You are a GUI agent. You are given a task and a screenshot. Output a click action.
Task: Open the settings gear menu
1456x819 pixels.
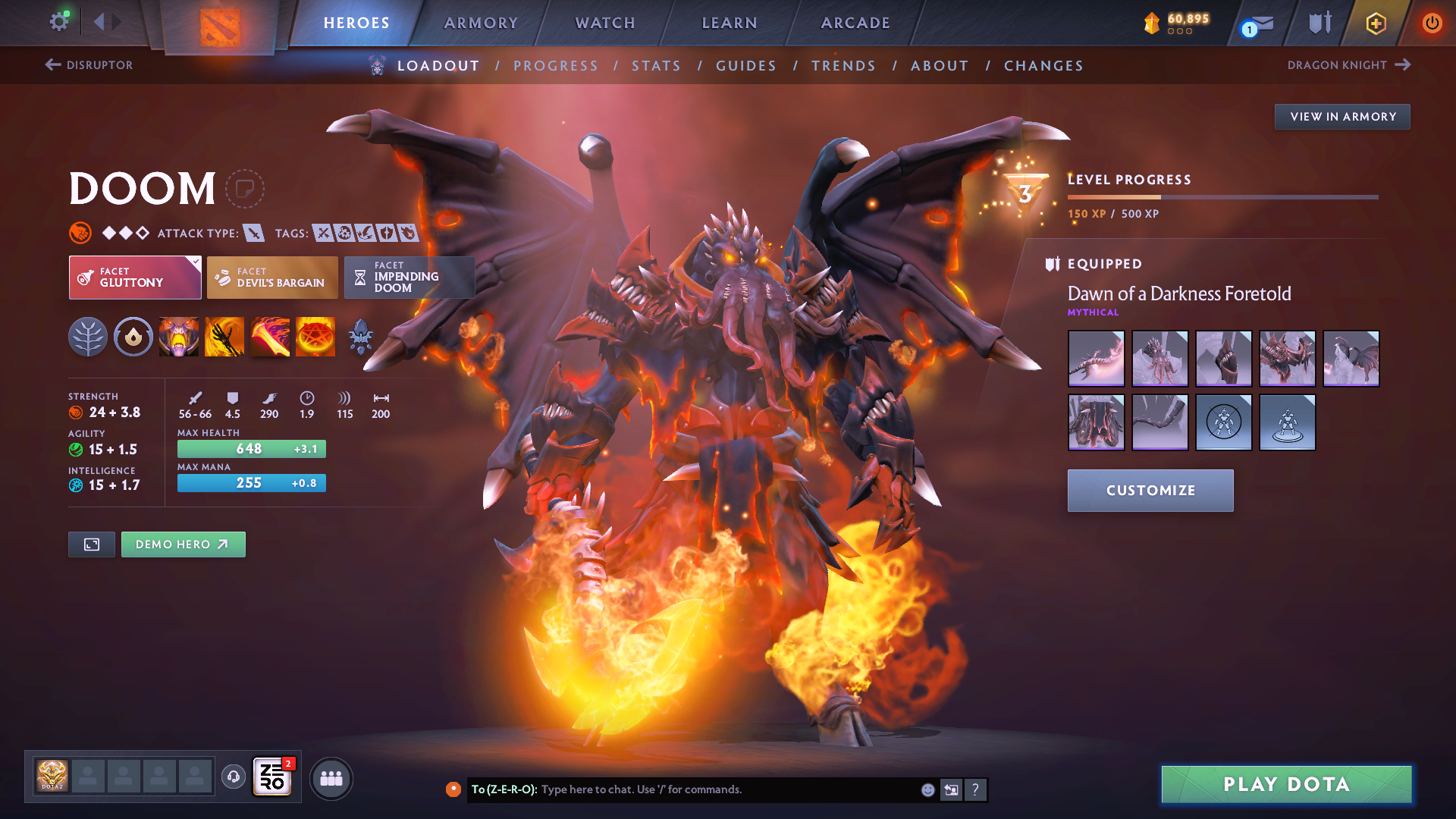(58, 22)
